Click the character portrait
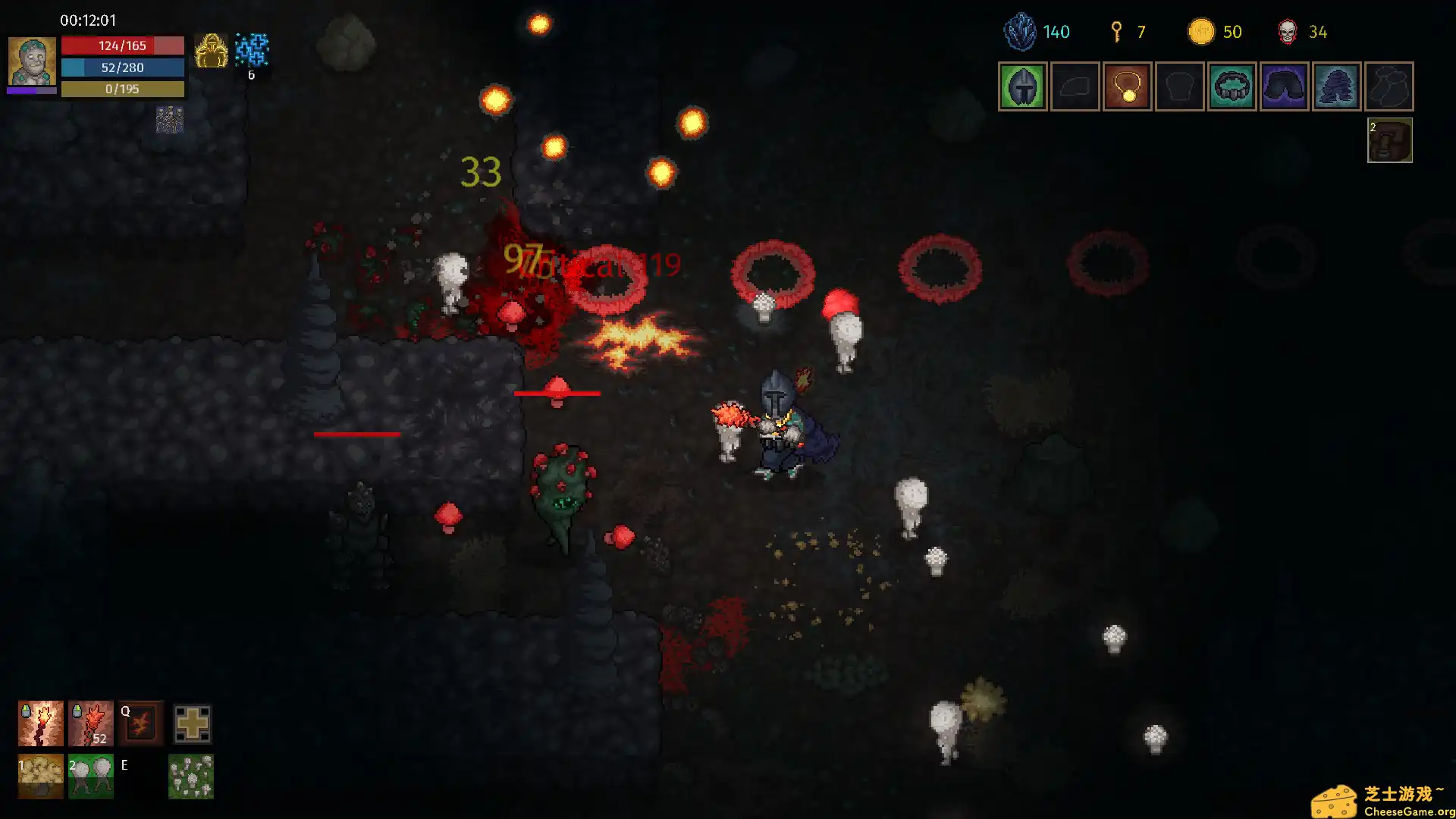 pos(32,61)
